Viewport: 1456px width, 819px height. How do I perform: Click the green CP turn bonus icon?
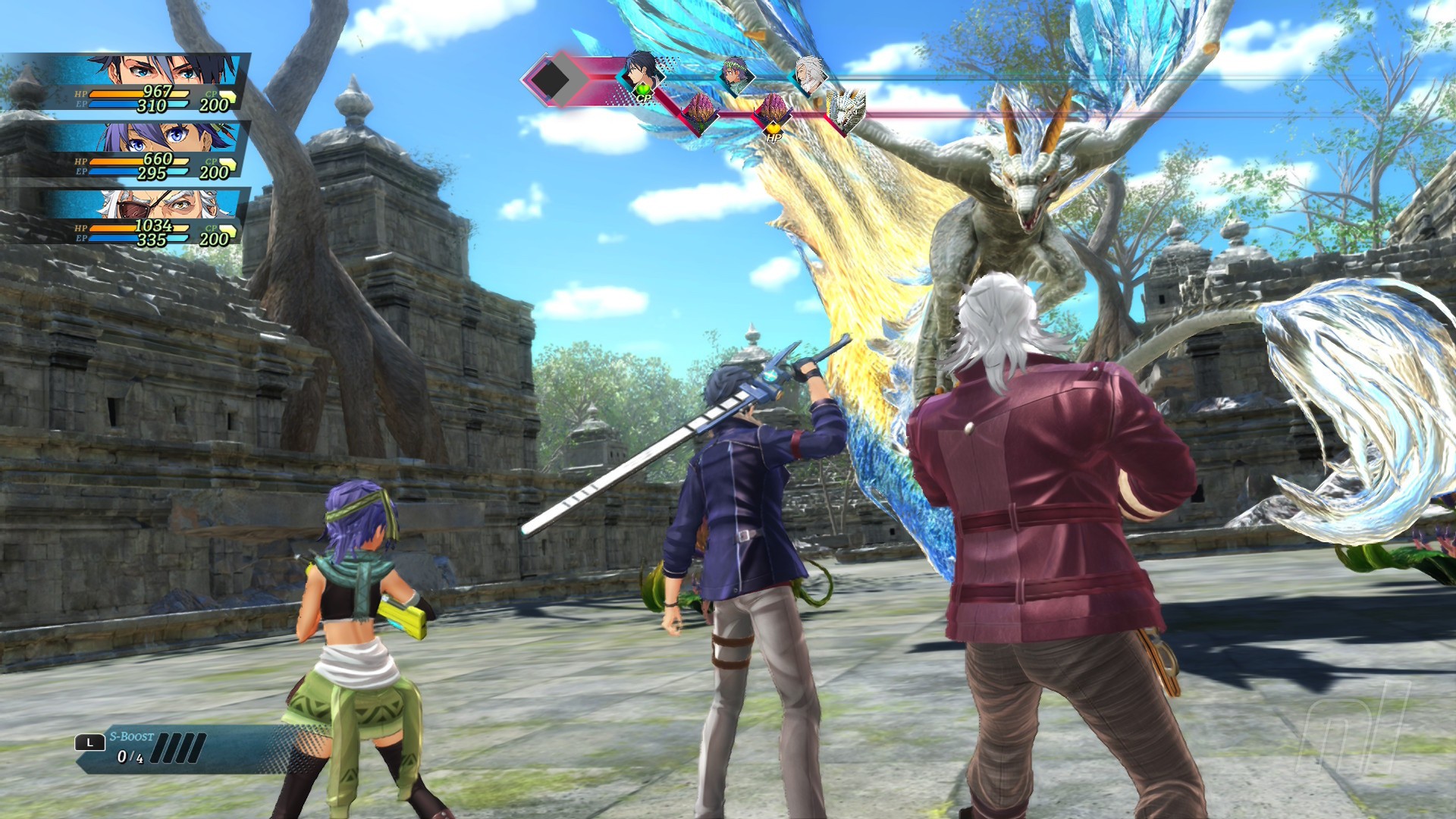click(643, 96)
